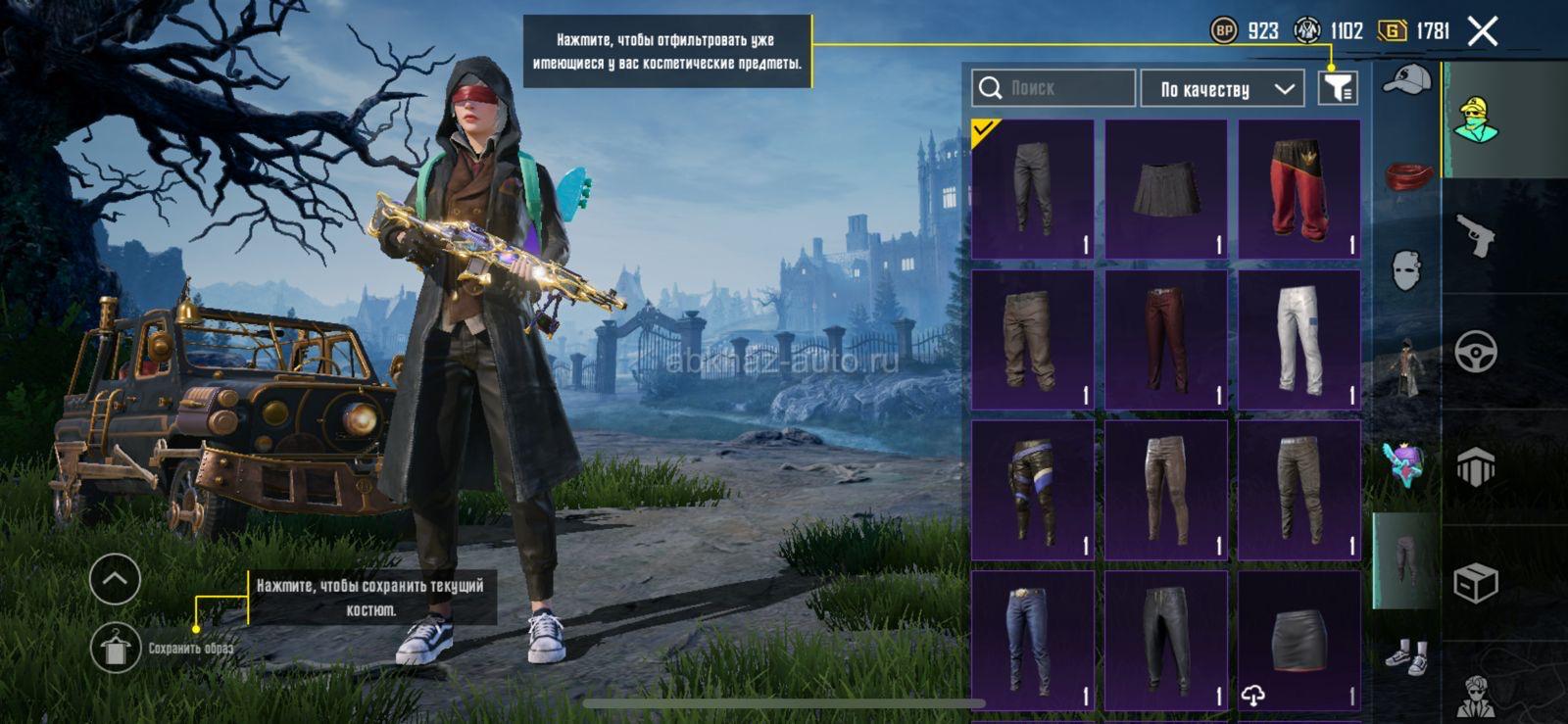Click the Сохранить образ save outfit button
This screenshot has height=724, width=1568.
pos(116,648)
